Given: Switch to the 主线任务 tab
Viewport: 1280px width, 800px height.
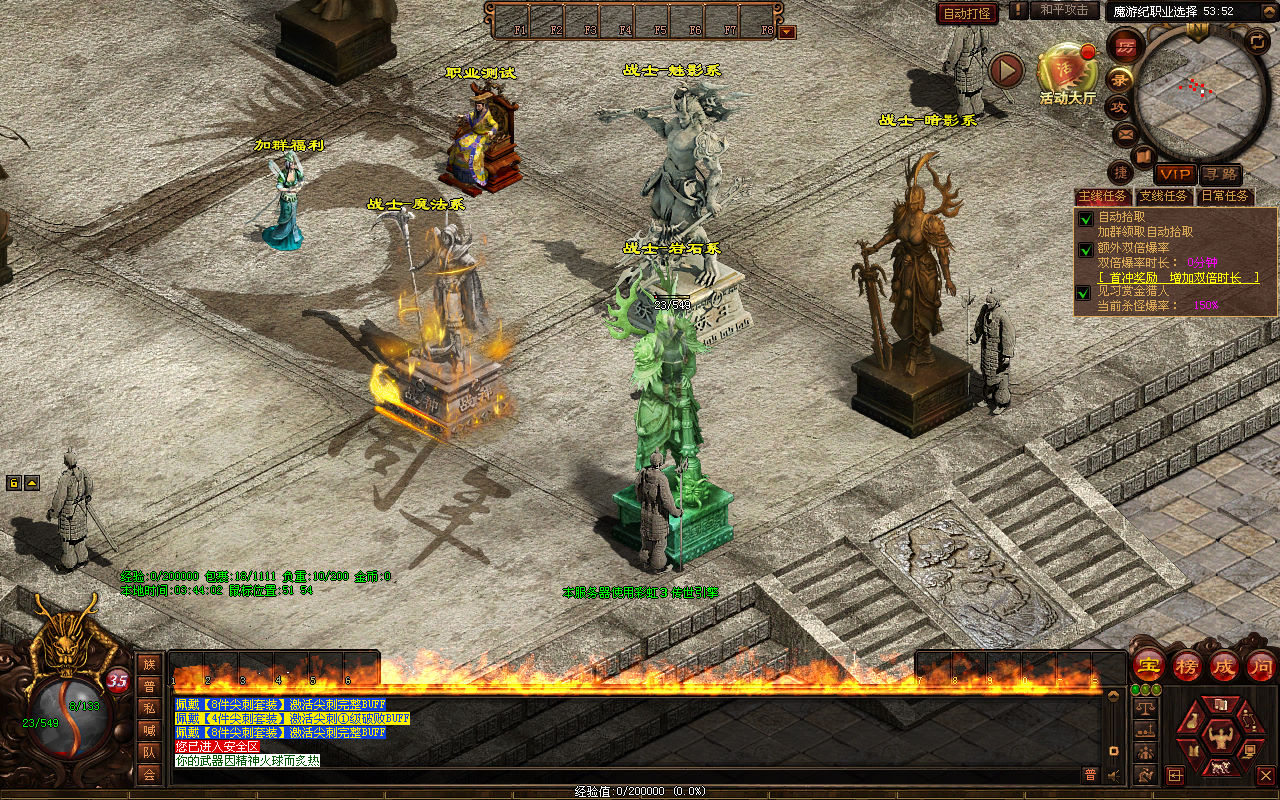Looking at the screenshot, I should (1103, 197).
